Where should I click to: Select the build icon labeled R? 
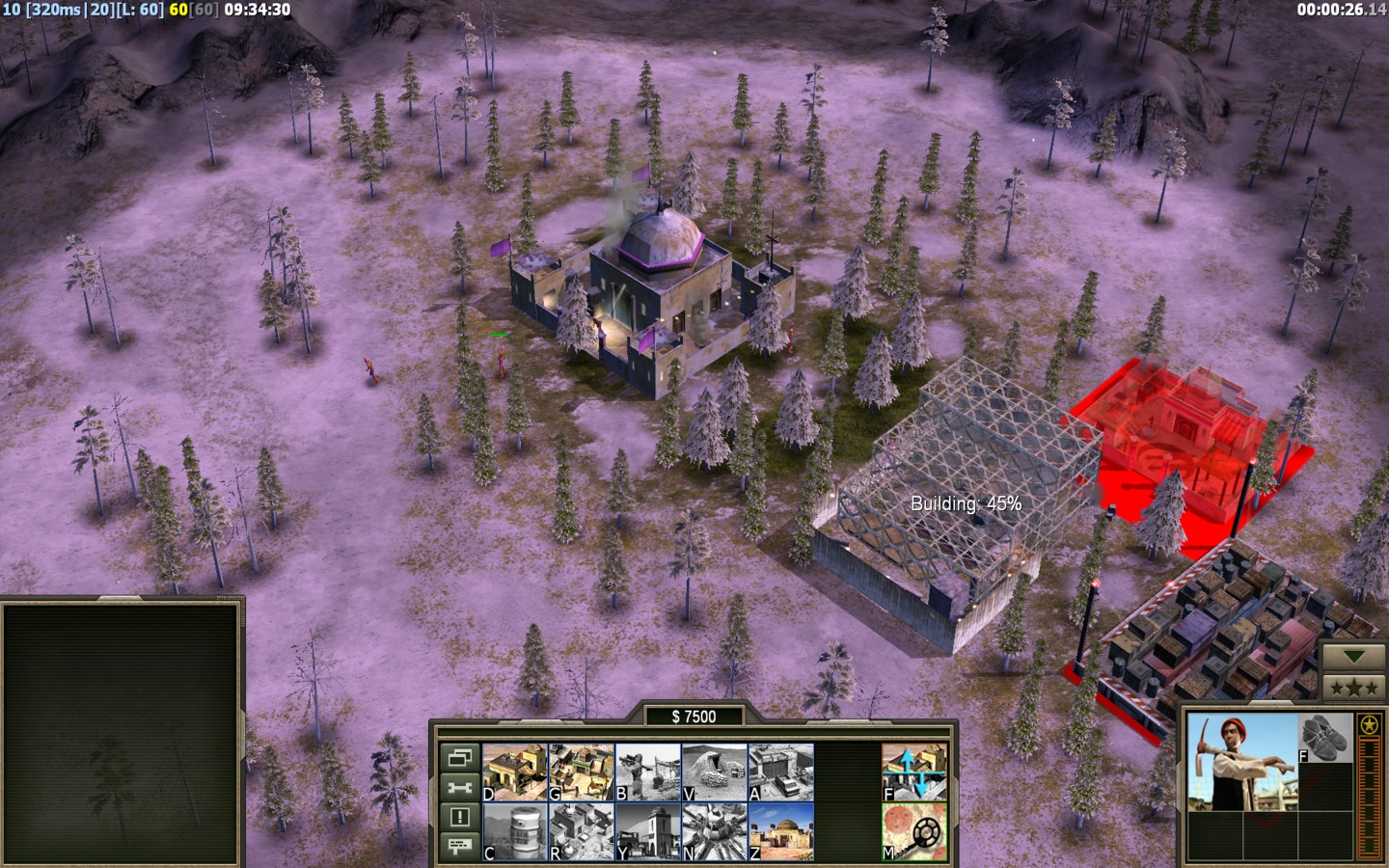click(582, 831)
